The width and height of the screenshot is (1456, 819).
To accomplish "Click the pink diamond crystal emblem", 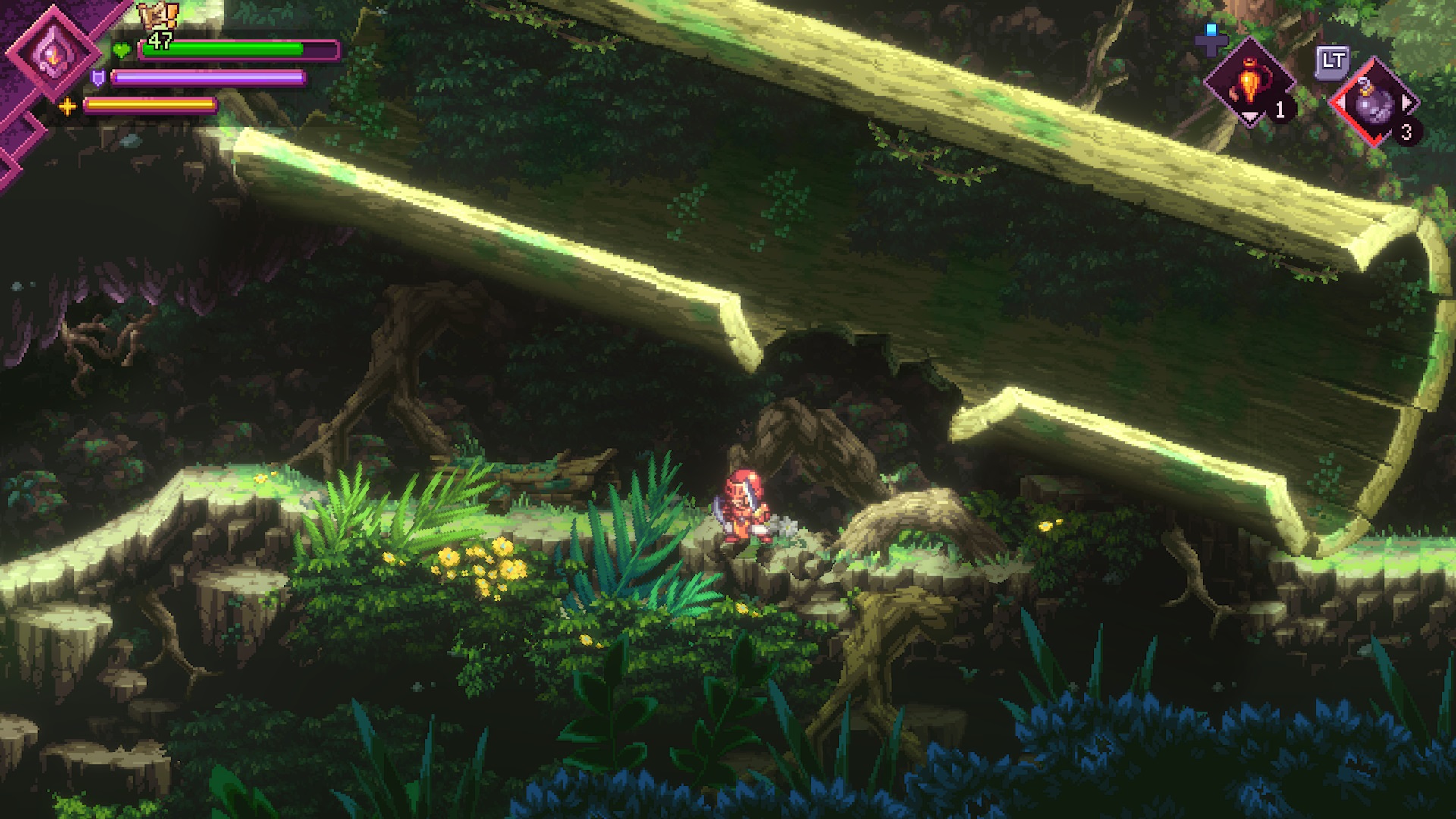I will (52, 53).
